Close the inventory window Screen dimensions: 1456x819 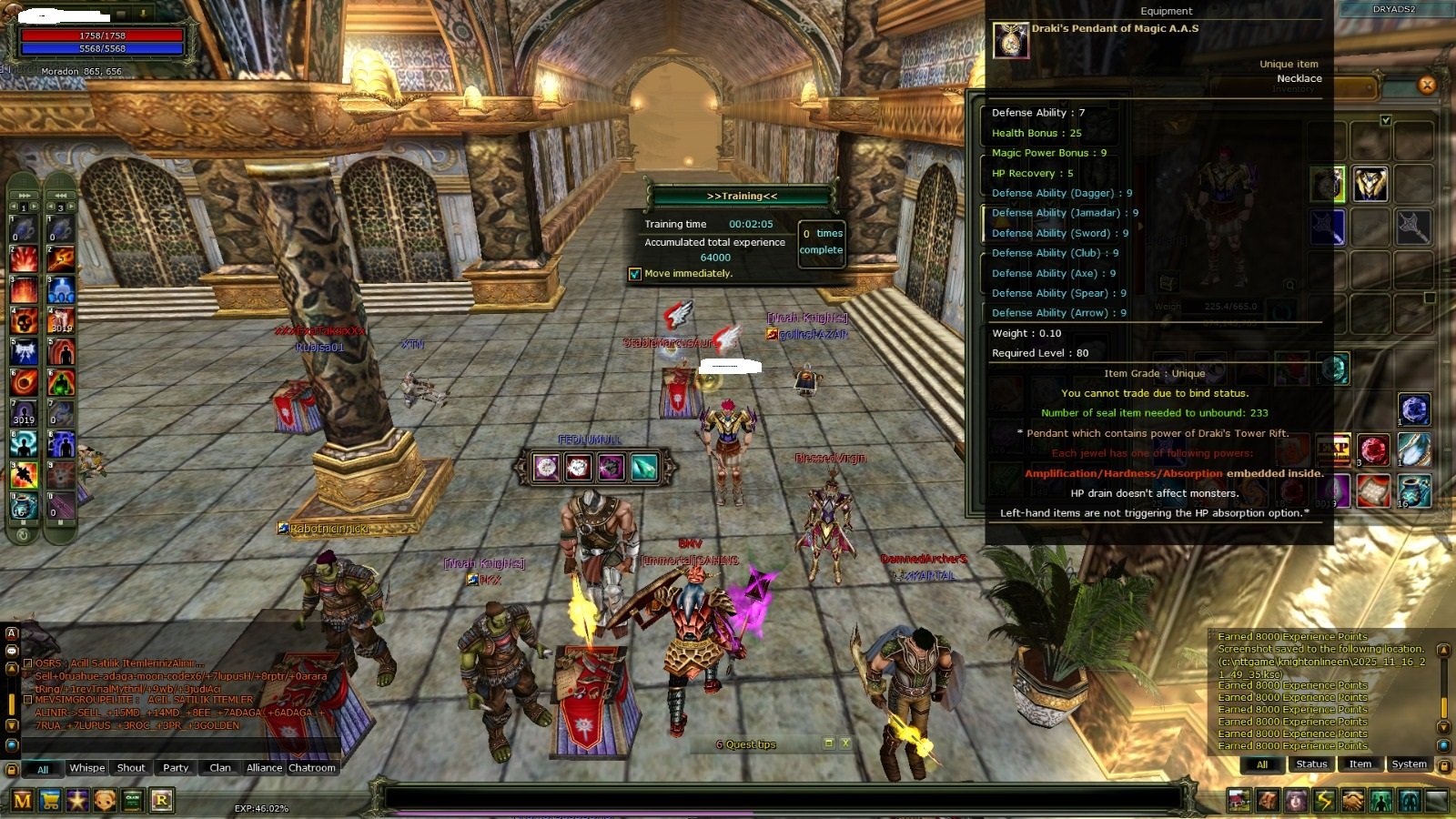tap(1426, 85)
